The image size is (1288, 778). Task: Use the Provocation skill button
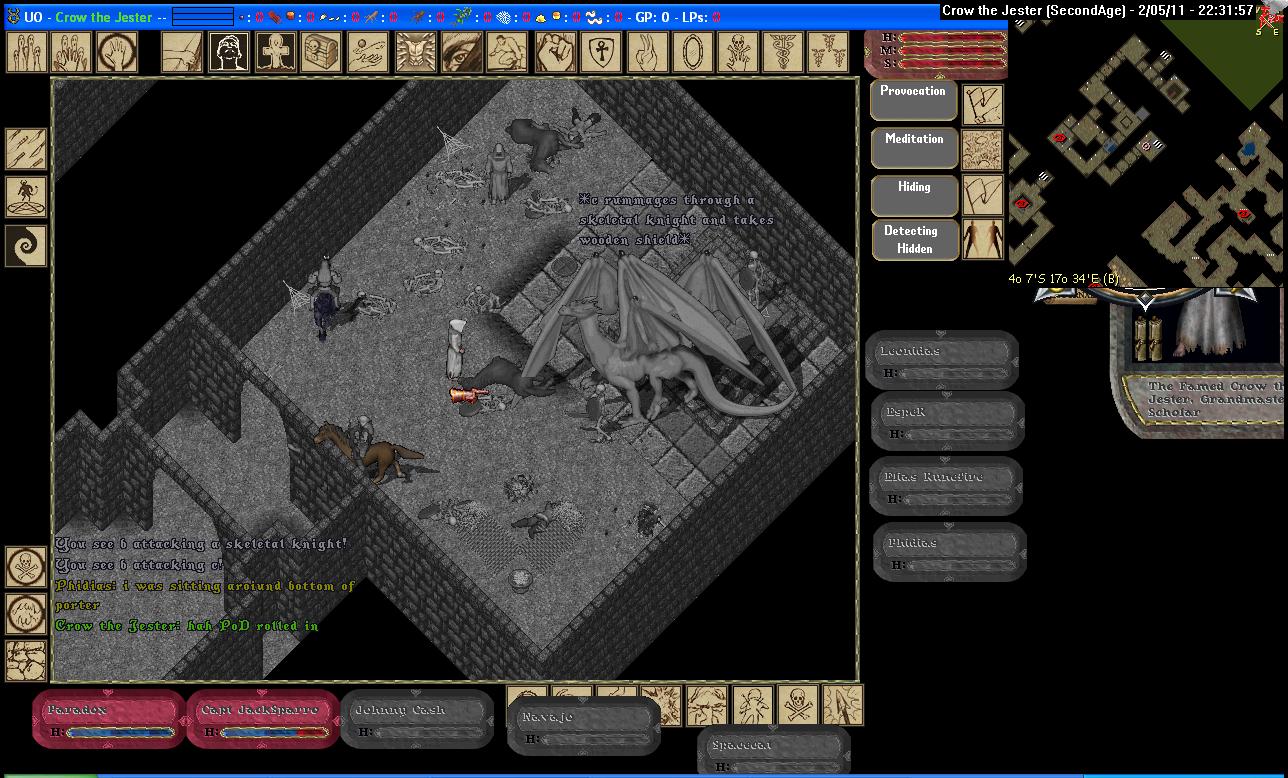914,101
